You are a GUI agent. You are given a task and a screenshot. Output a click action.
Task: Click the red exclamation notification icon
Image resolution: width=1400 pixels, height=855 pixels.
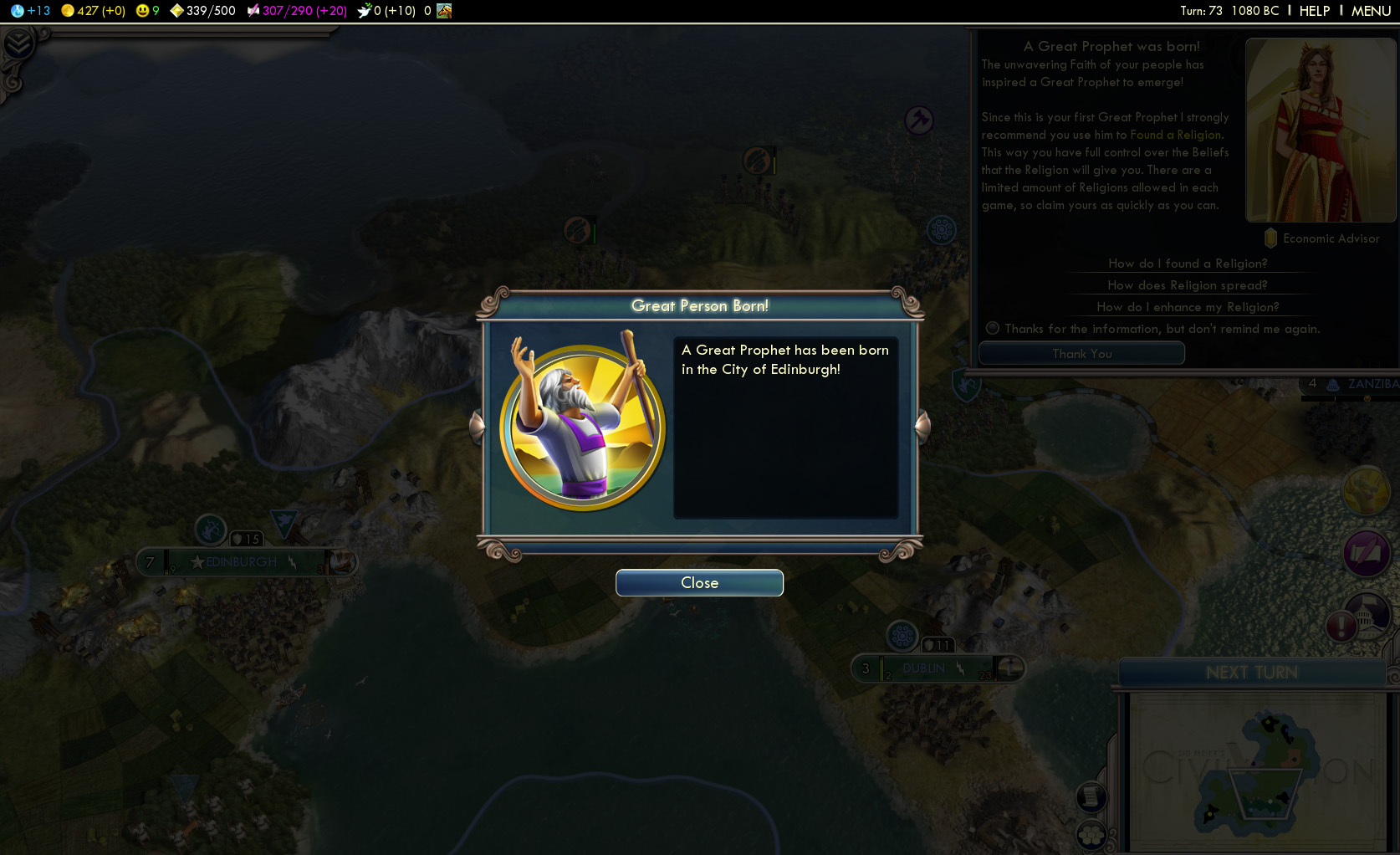1341,626
